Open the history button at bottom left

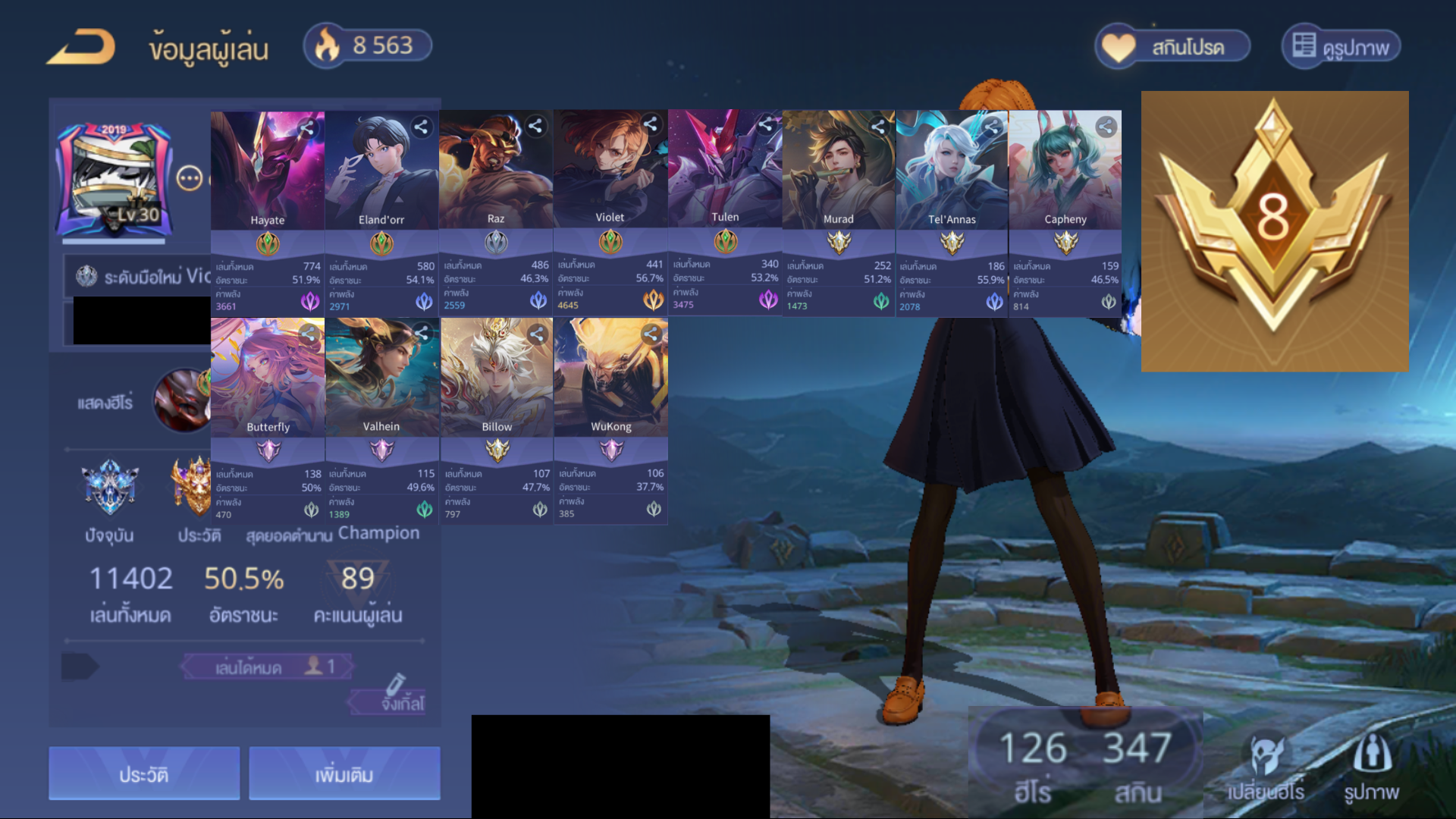click(144, 773)
